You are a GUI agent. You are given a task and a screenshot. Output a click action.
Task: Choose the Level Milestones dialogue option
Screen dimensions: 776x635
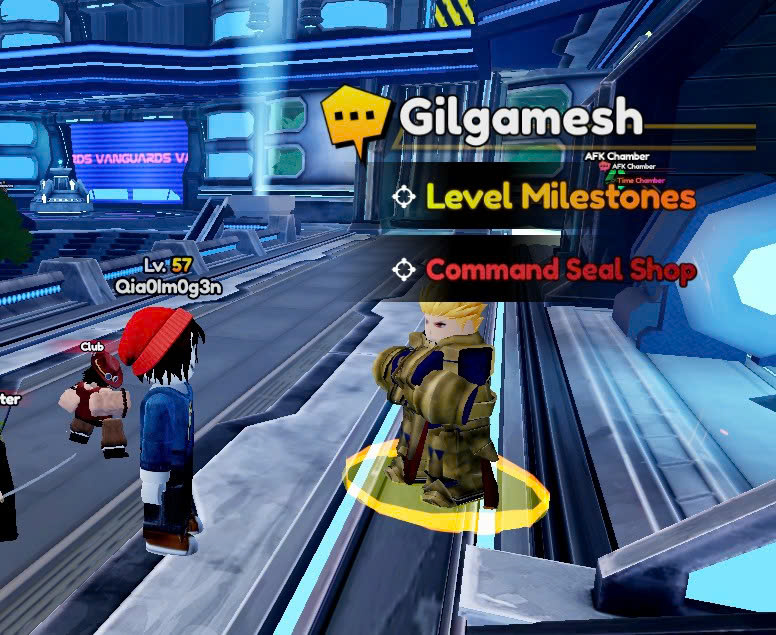[x=559, y=196]
